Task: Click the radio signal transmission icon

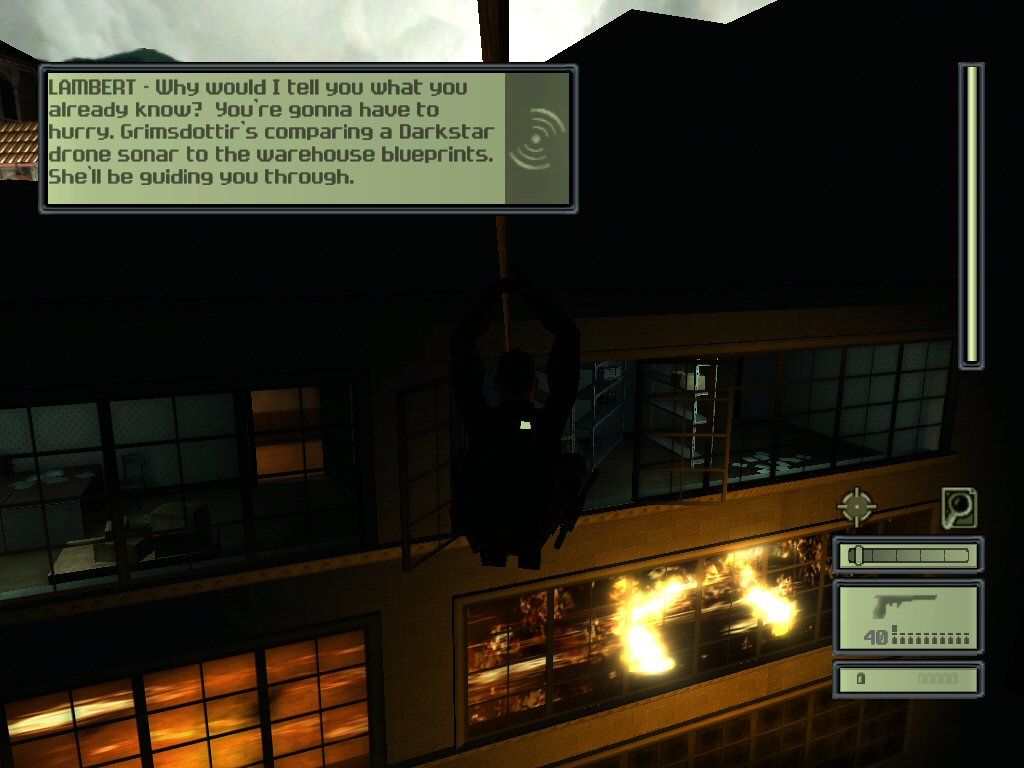Action: (538, 137)
